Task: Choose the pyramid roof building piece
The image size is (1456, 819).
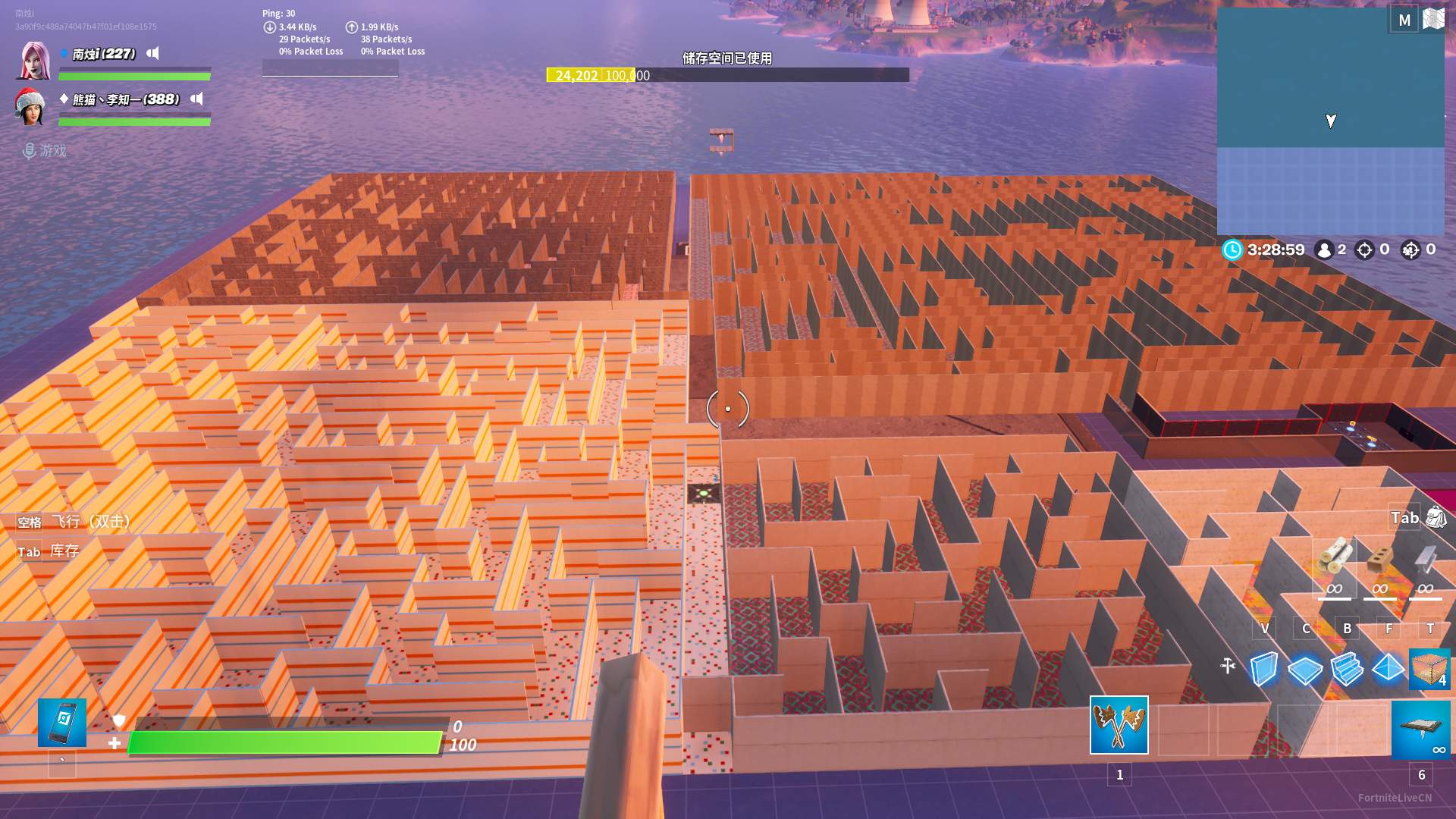Action: [1389, 668]
